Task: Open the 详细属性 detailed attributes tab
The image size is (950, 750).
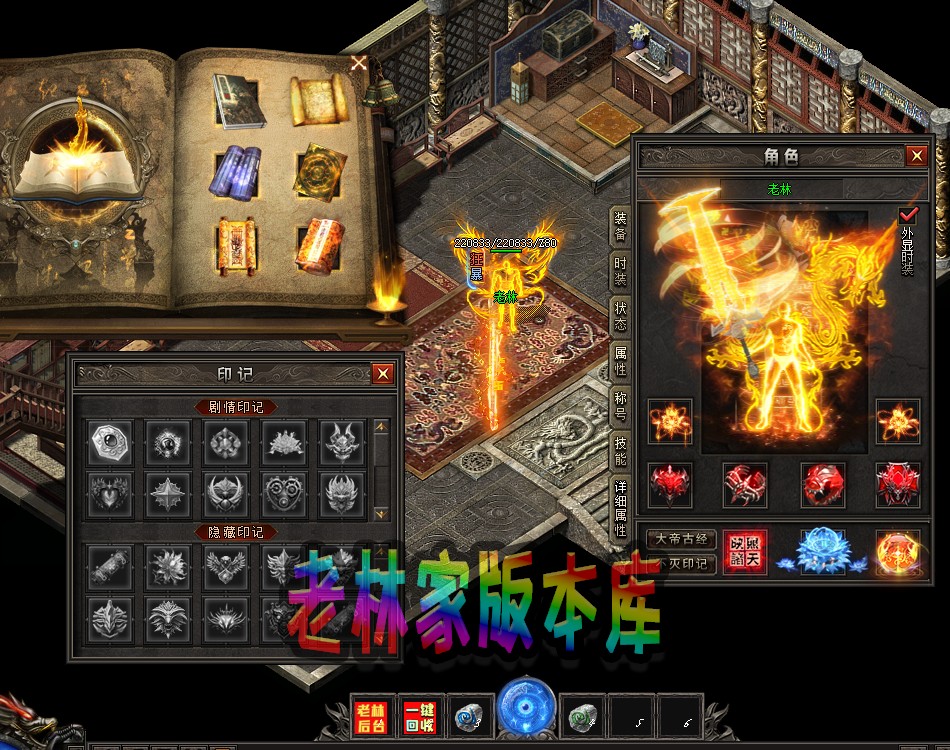Action: (x=621, y=509)
